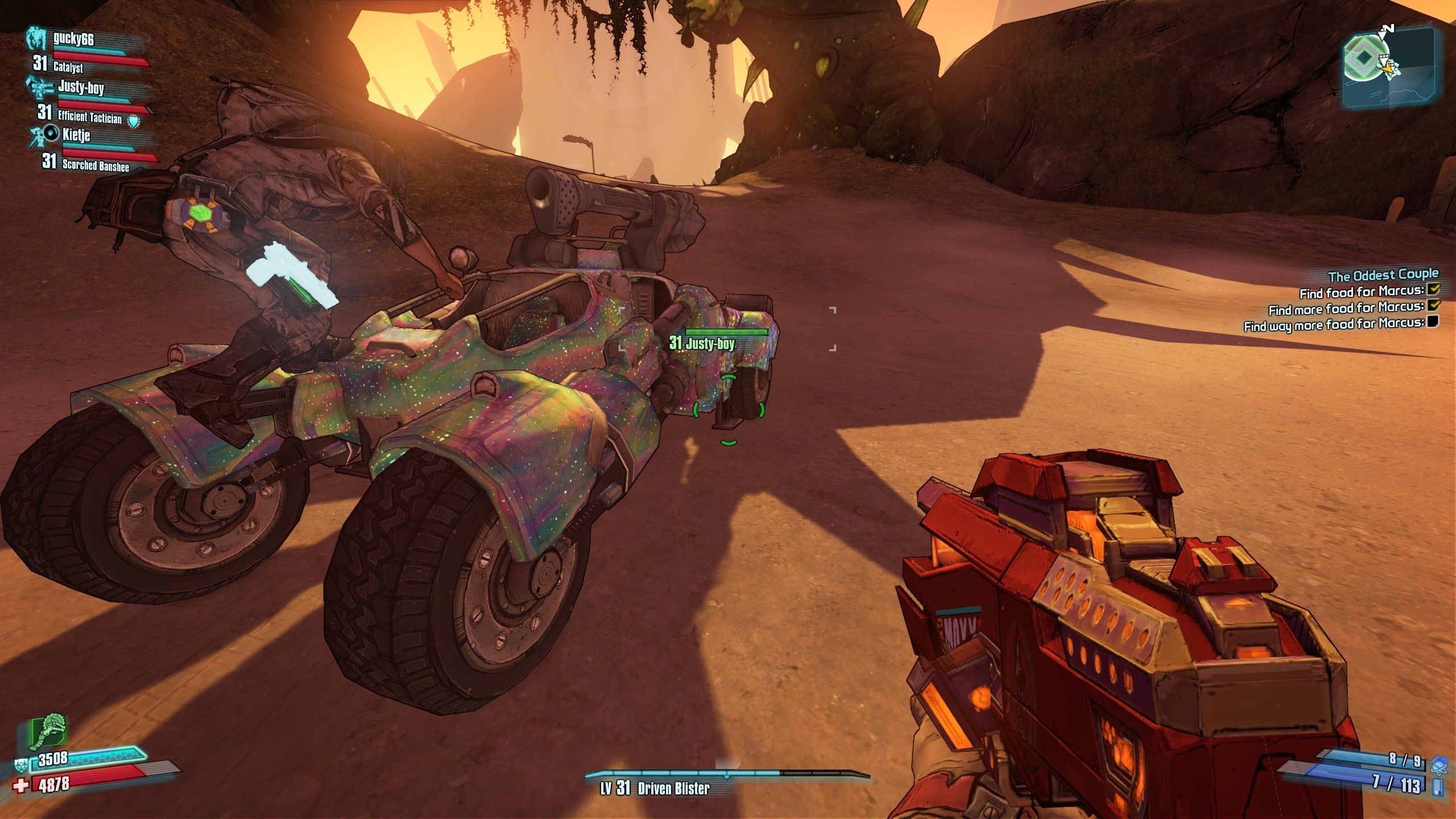Click the red cross health icon
1456x819 pixels.
(22, 786)
